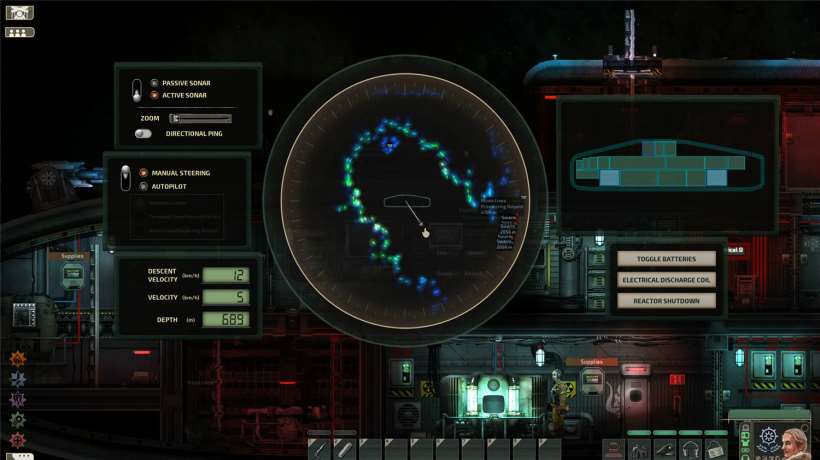Click the orange gear order icon
Viewport: 820px width, 460px height.
(17, 358)
